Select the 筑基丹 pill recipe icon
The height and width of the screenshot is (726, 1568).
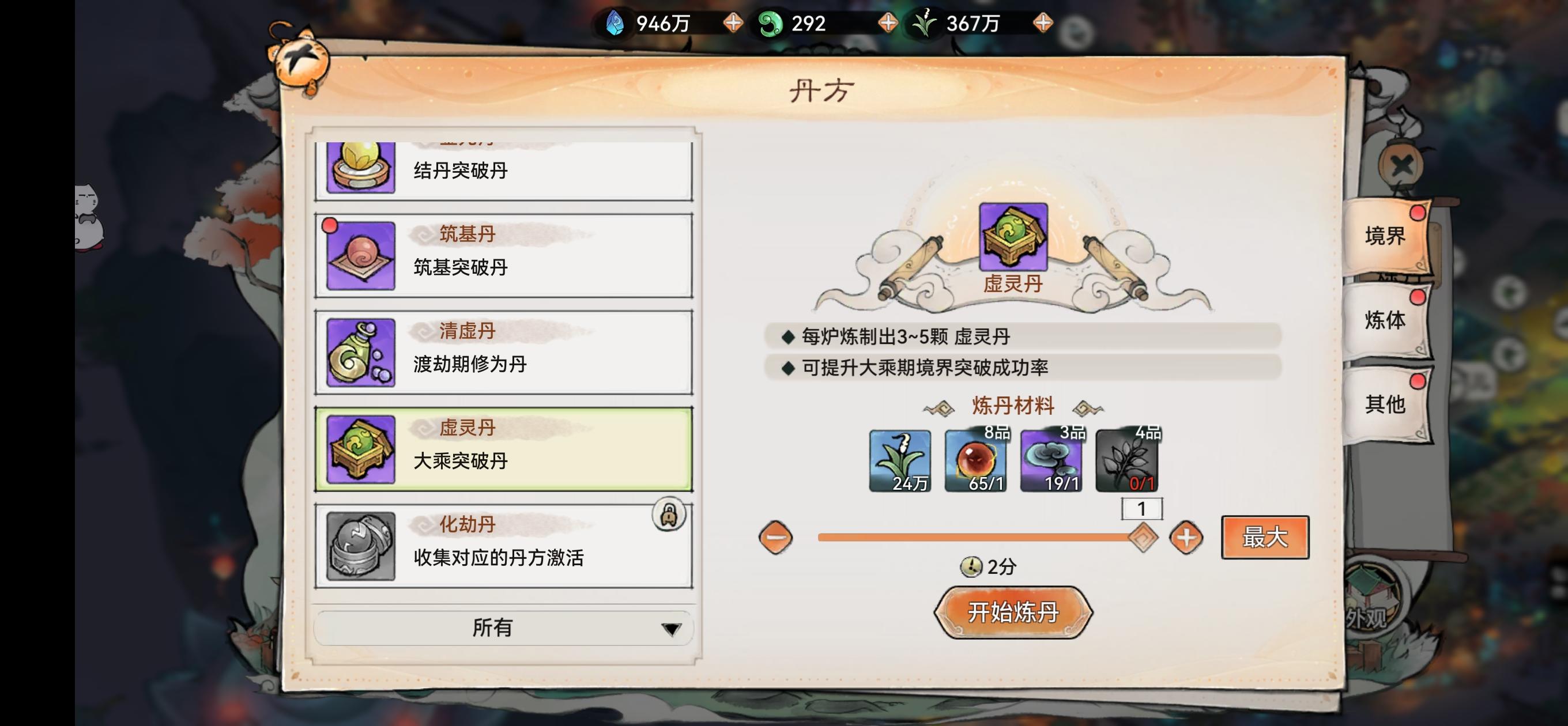pos(360,255)
